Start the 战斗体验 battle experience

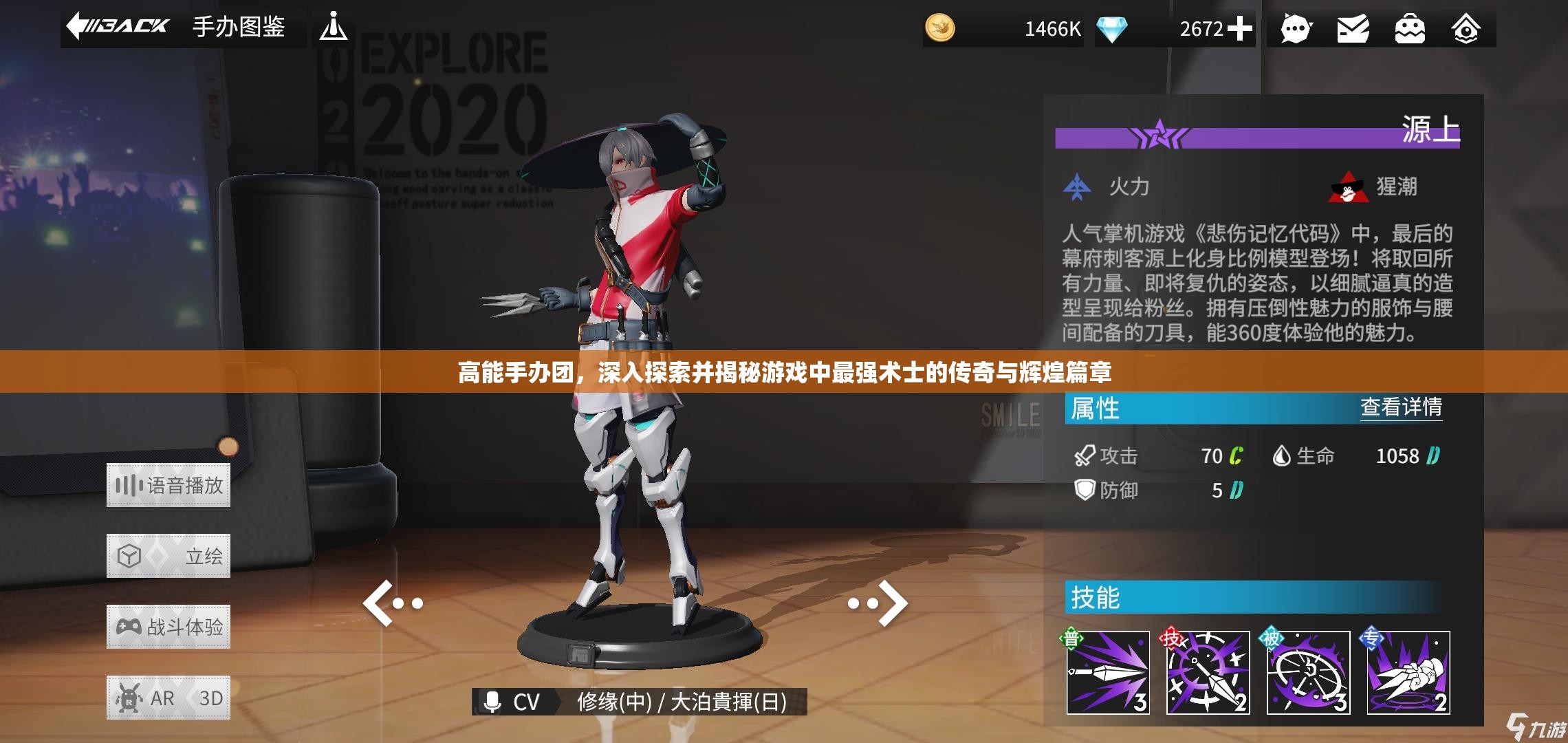pyautogui.click(x=169, y=627)
